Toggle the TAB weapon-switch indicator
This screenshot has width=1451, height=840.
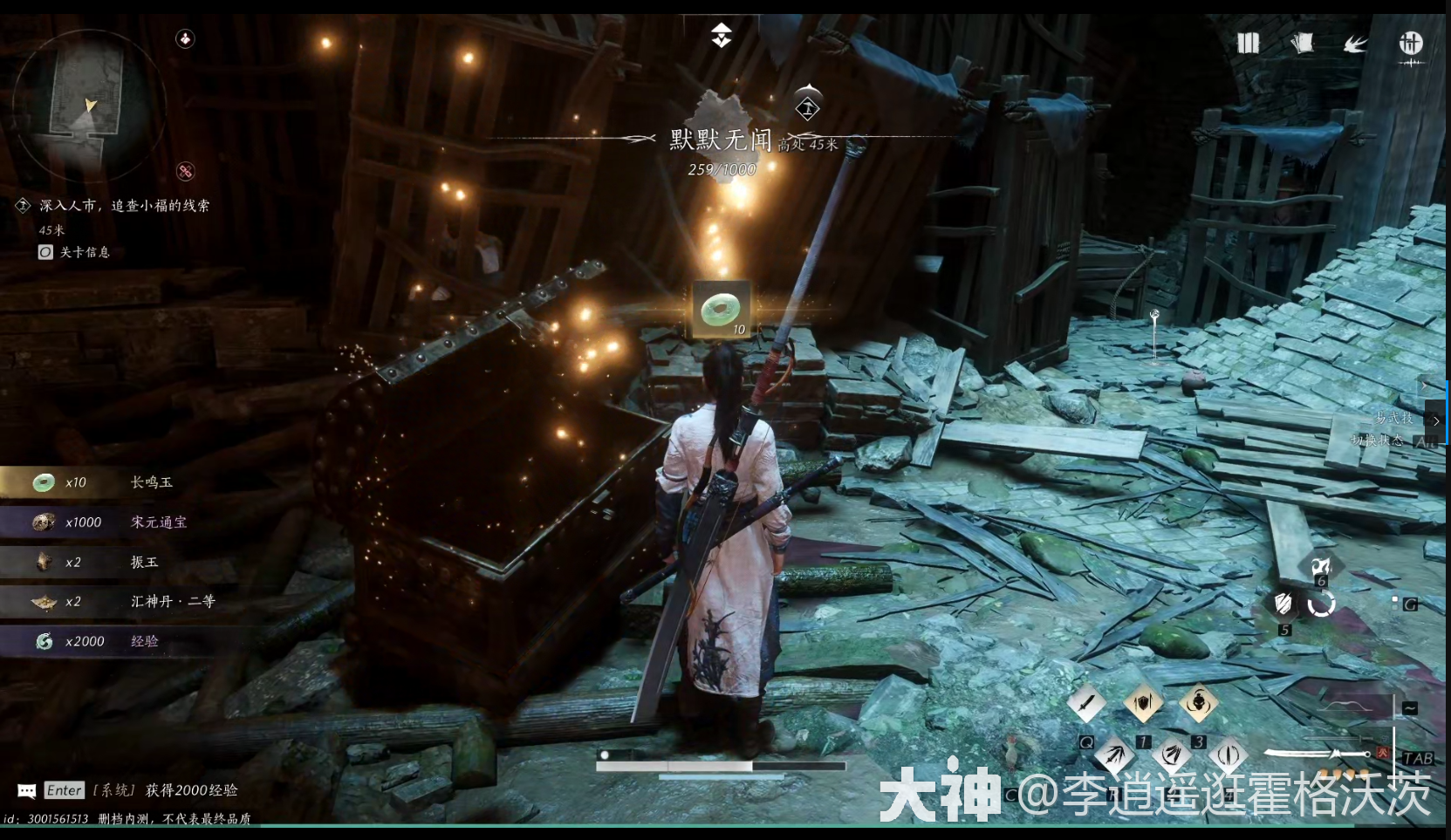(1420, 759)
